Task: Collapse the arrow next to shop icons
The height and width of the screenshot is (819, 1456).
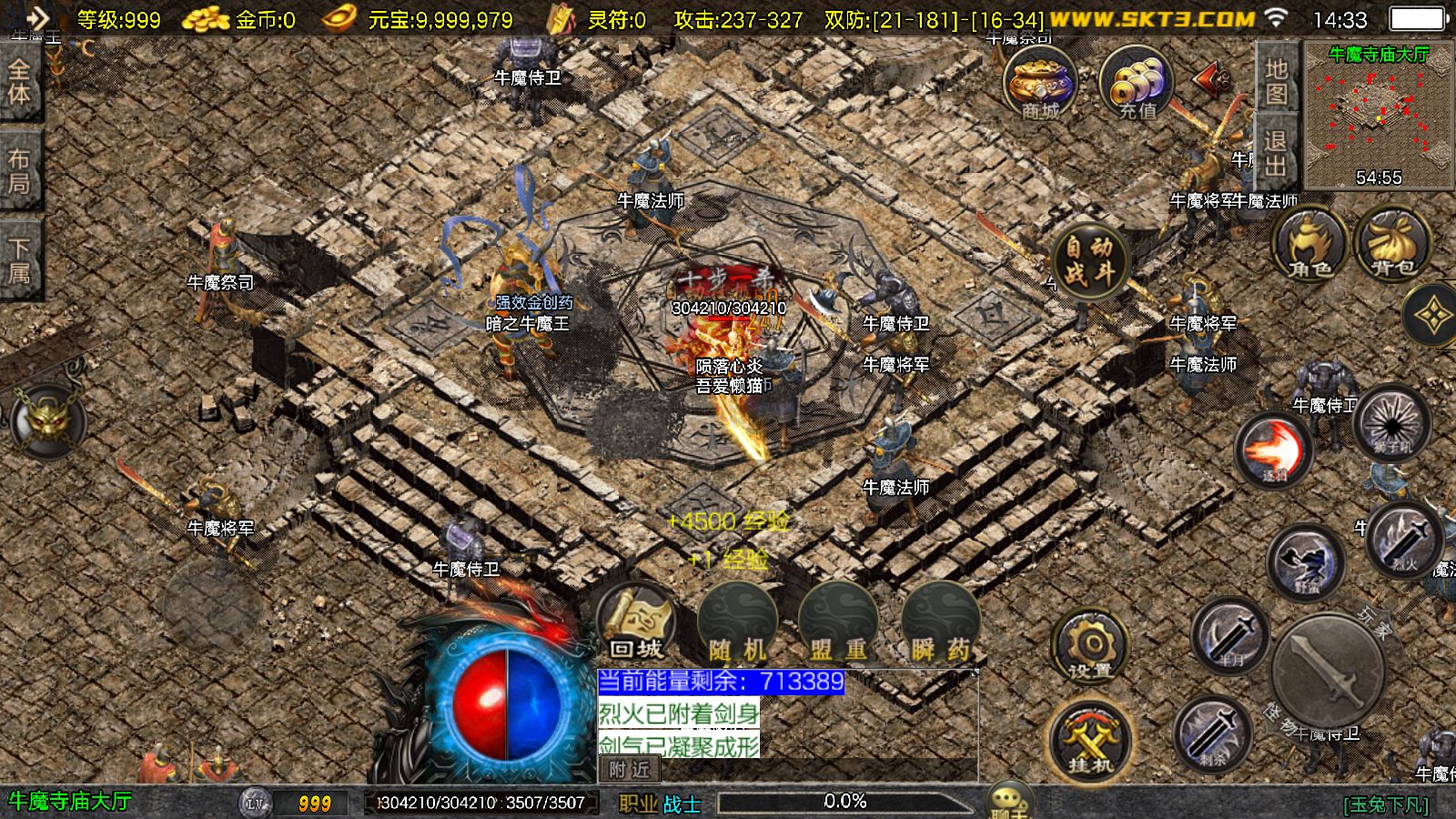Action: click(x=1212, y=80)
